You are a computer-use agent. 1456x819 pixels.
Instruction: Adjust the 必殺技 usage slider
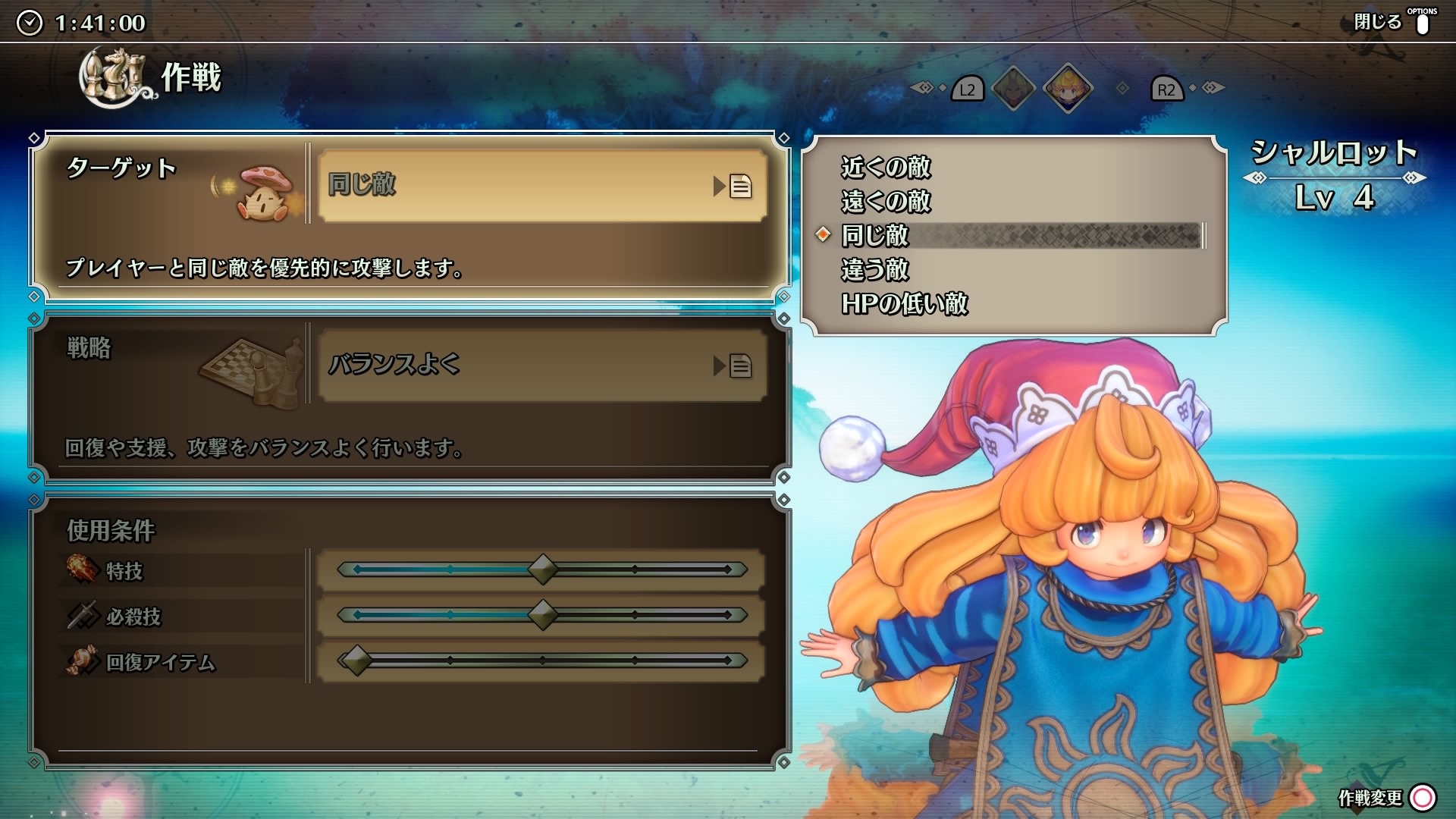(542, 615)
